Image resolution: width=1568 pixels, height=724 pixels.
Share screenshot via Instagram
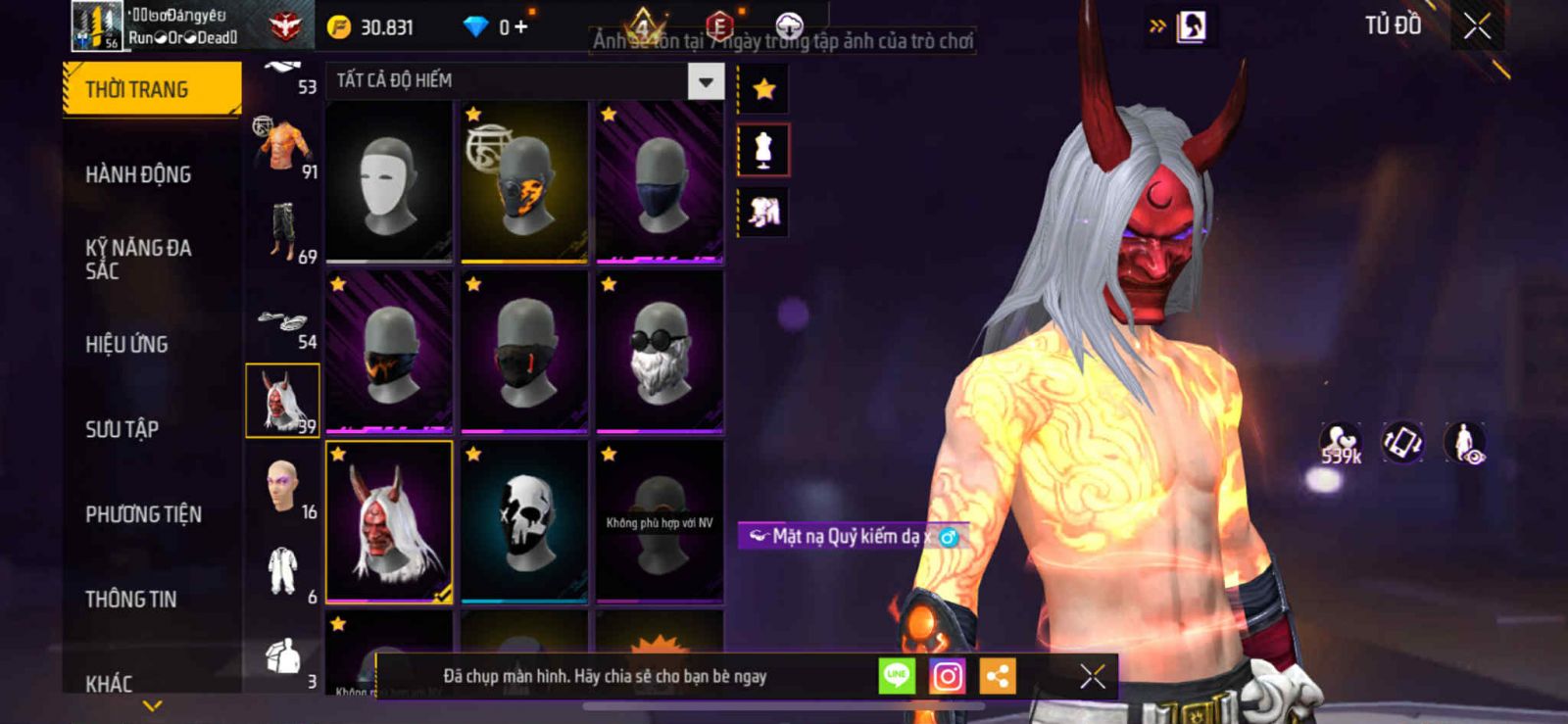[947, 676]
